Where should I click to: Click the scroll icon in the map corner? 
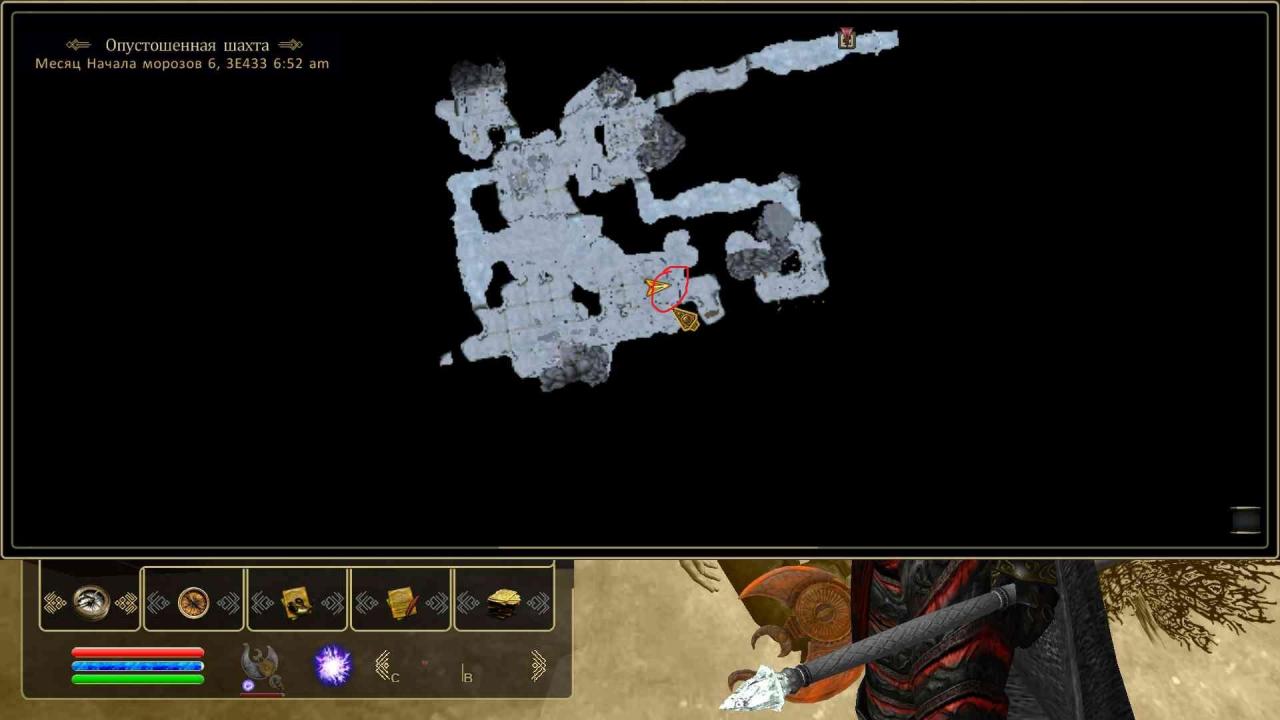[1245, 520]
